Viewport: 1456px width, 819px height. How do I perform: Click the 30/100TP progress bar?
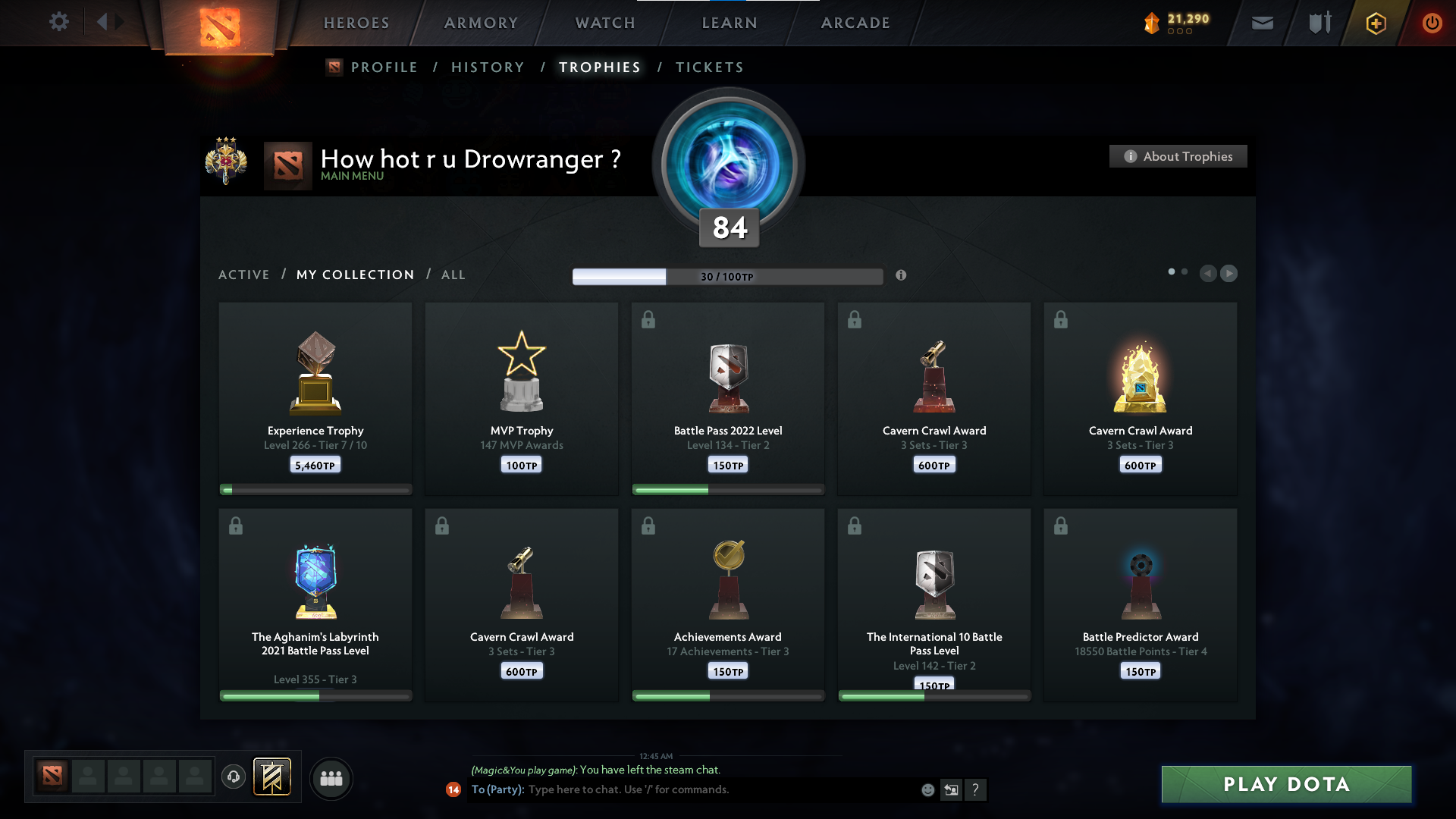(728, 276)
